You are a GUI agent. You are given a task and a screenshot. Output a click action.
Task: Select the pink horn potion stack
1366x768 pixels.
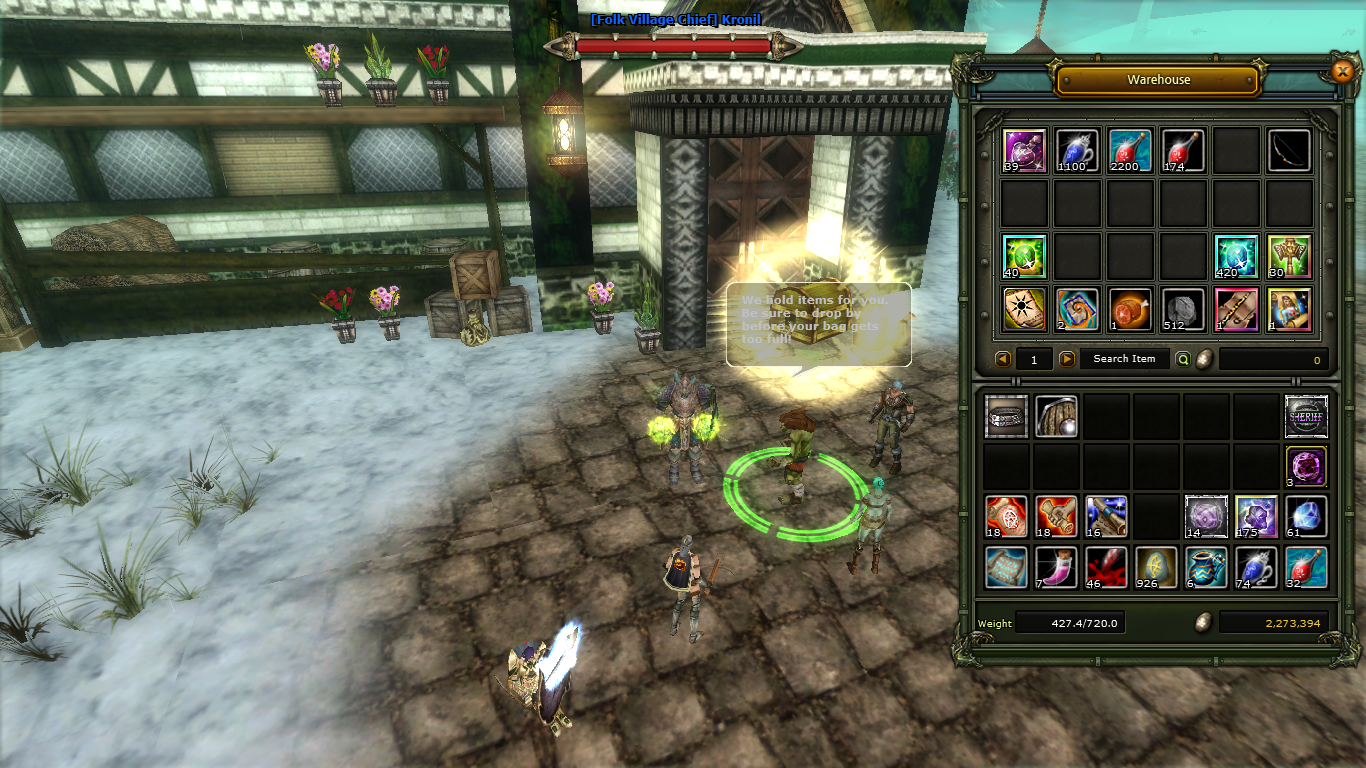coord(1056,567)
